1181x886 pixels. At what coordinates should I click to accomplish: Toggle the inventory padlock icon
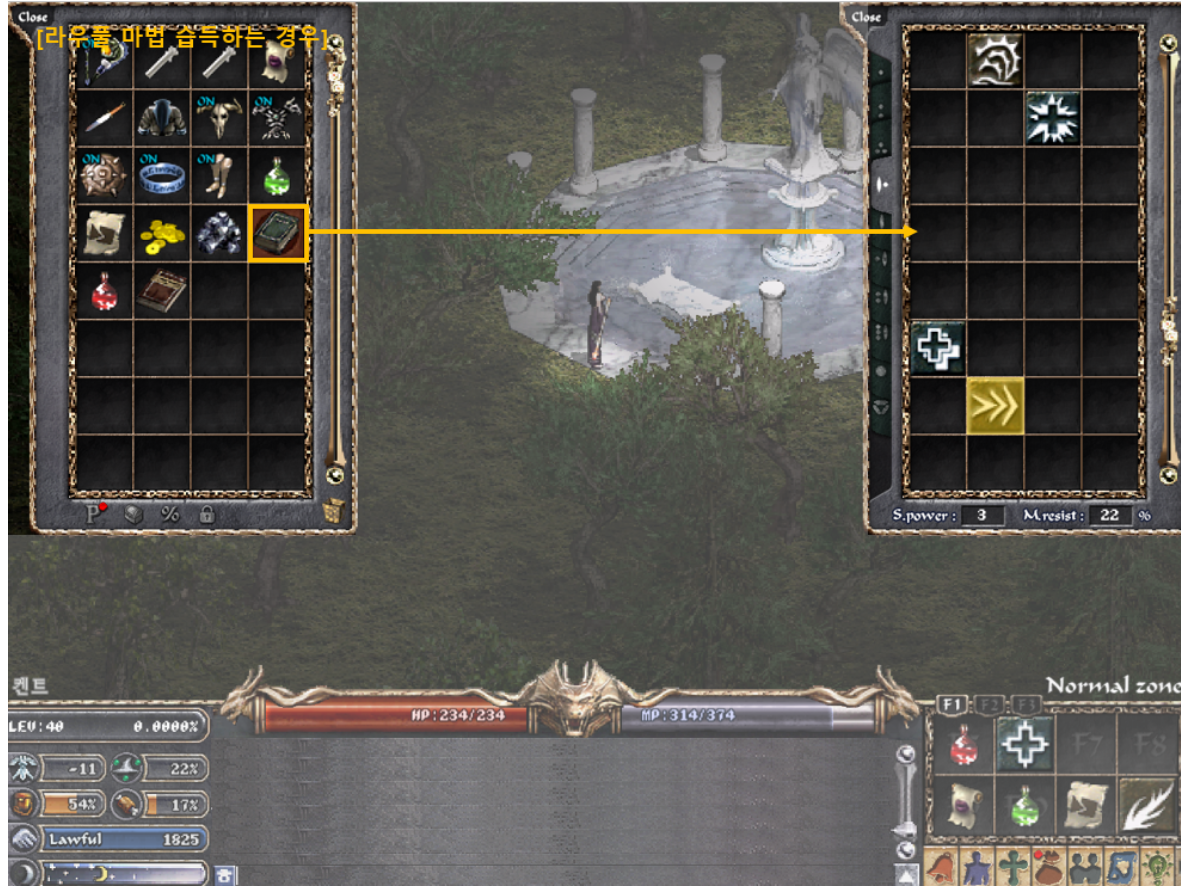(206, 514)
